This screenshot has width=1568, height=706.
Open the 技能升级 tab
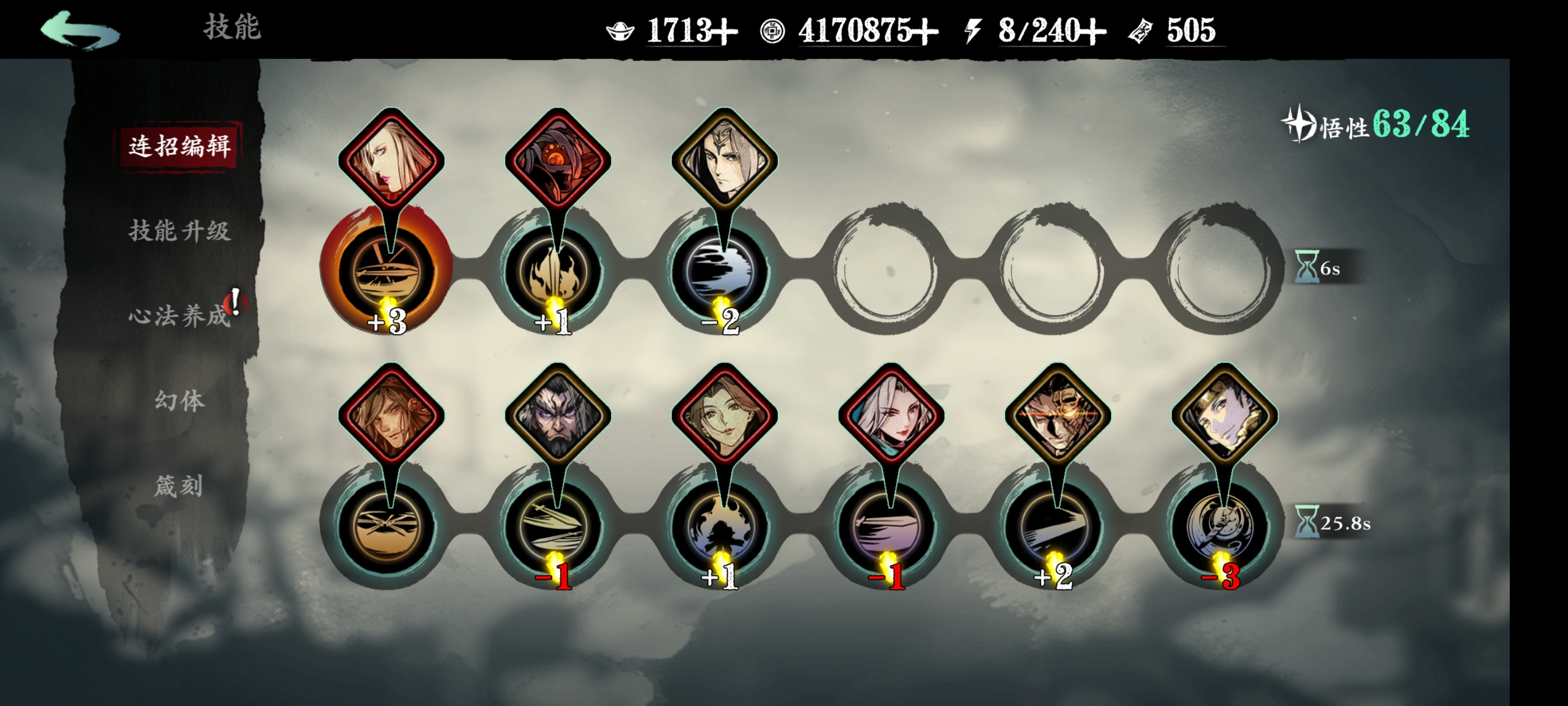tap(180, 231)
